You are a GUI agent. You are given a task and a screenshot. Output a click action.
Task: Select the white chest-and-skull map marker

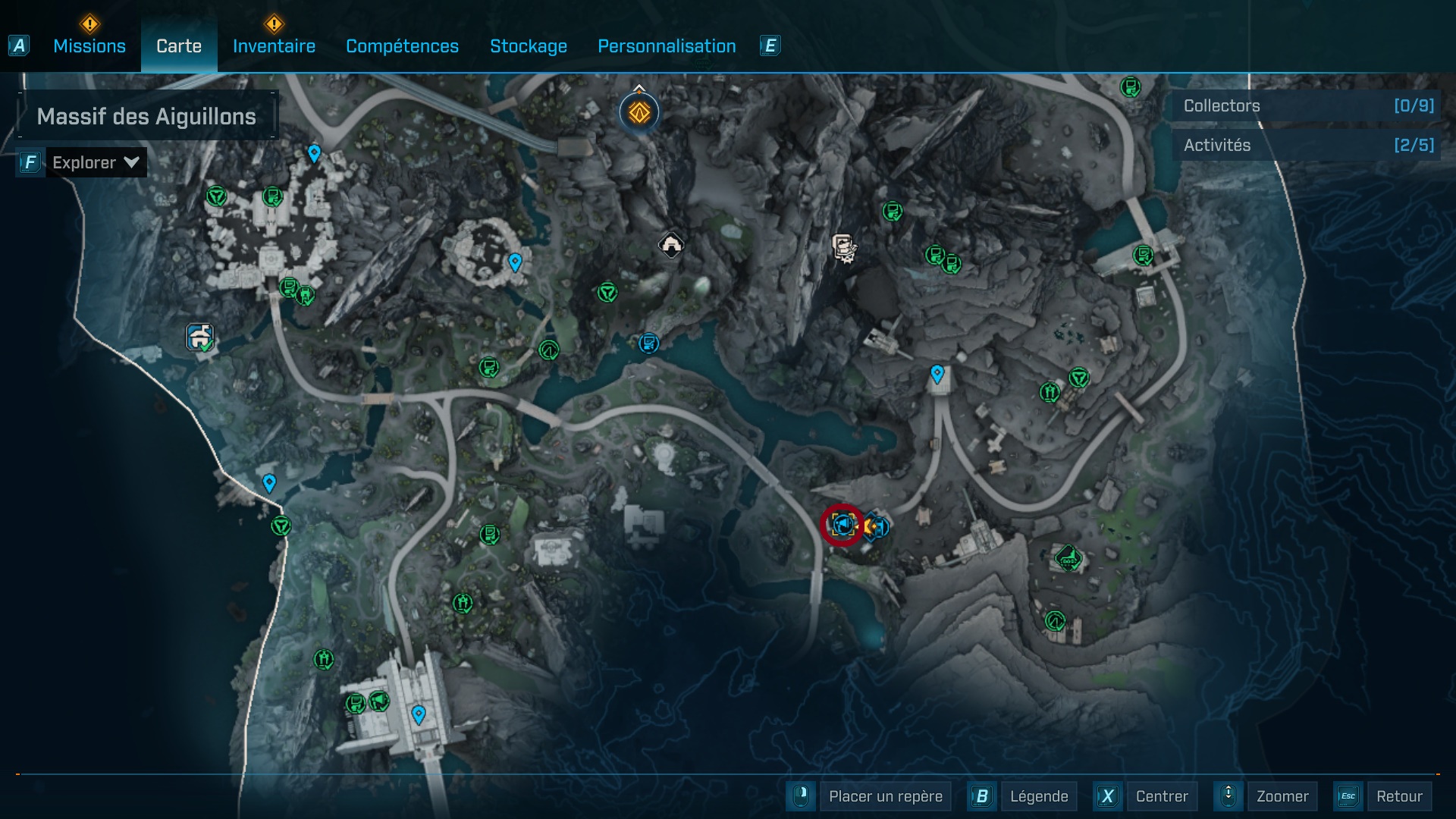click(844, 246)
